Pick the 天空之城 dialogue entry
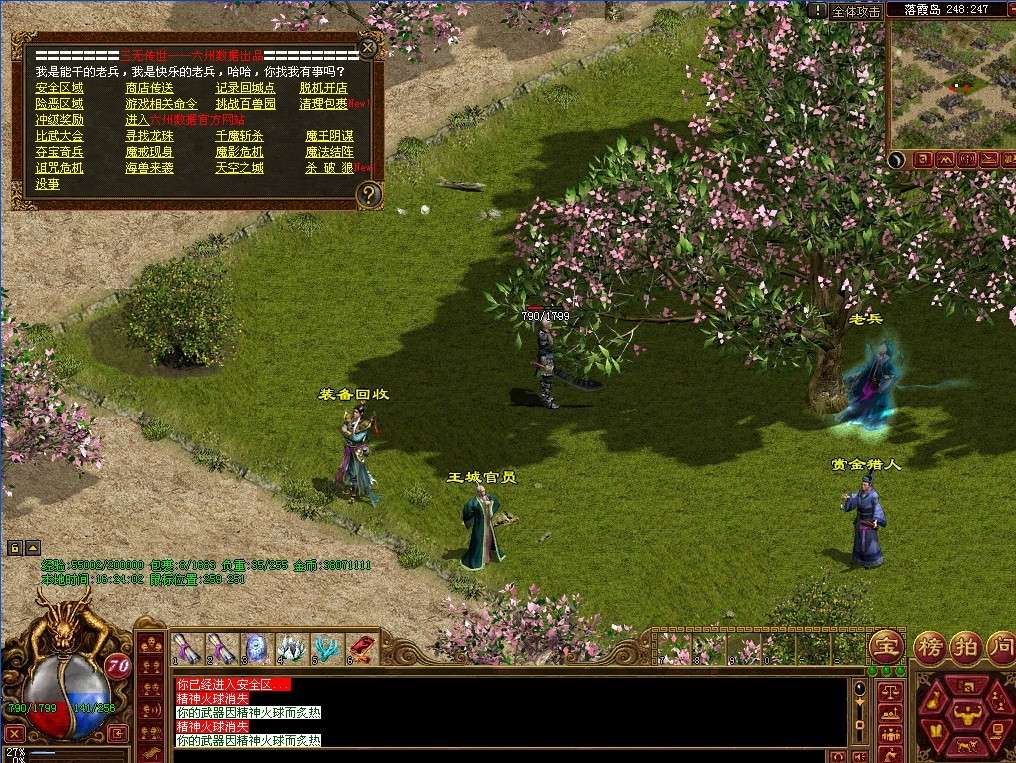1016x763 pixels. [x=239, y=168]
